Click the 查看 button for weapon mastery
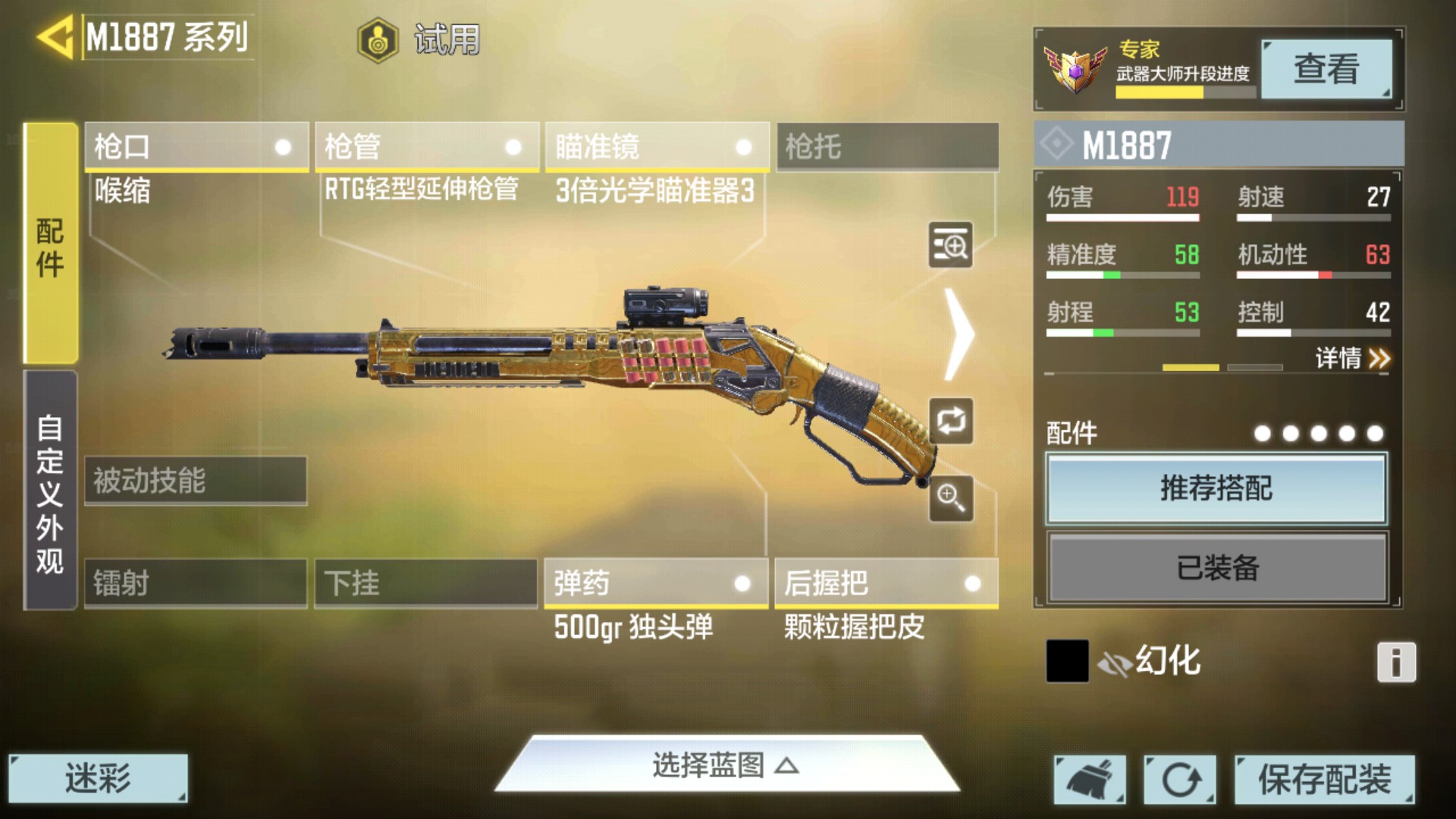Screen dimensions: 1456x819 click(1326, 69)
